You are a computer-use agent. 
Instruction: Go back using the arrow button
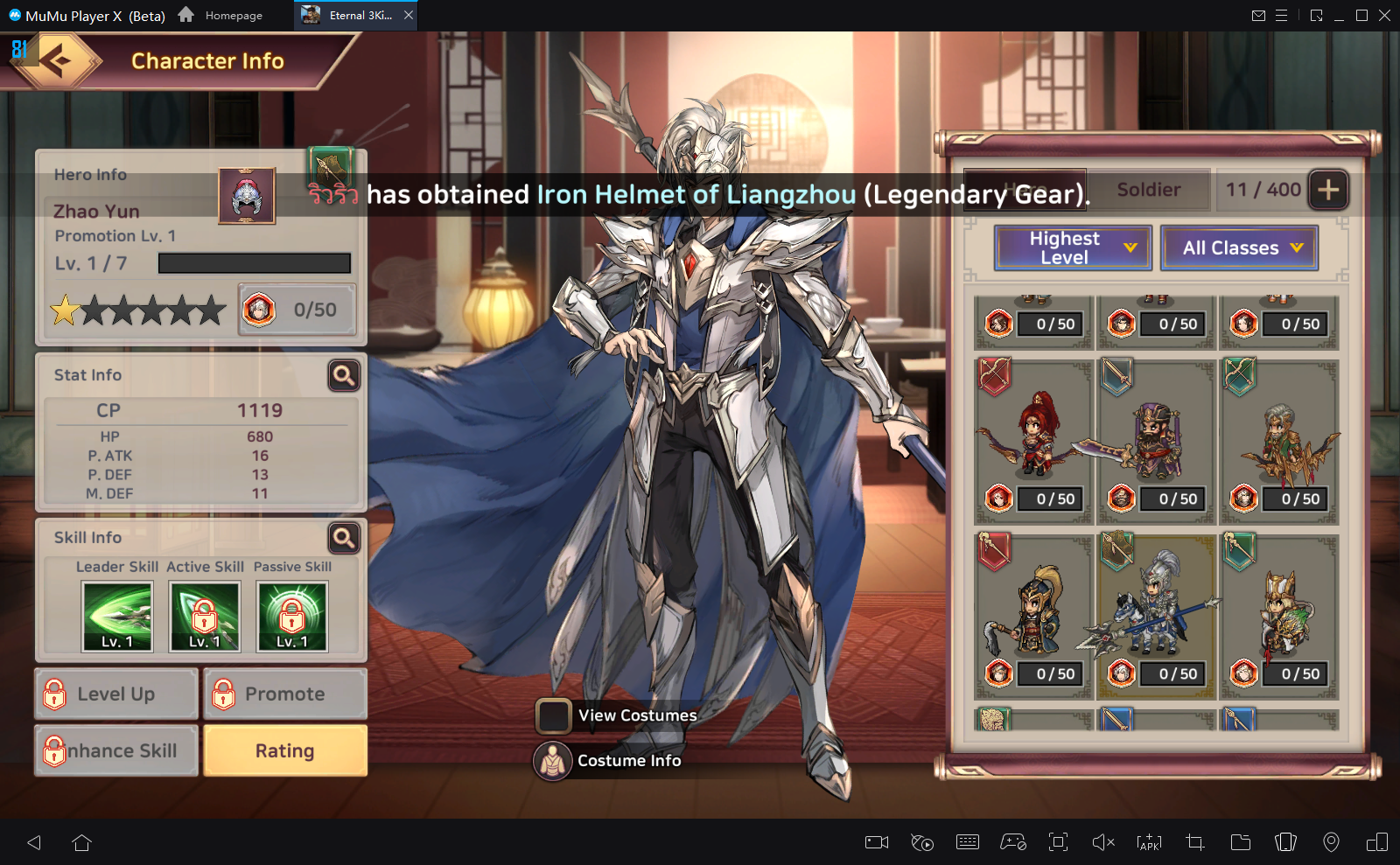(58, 61)
